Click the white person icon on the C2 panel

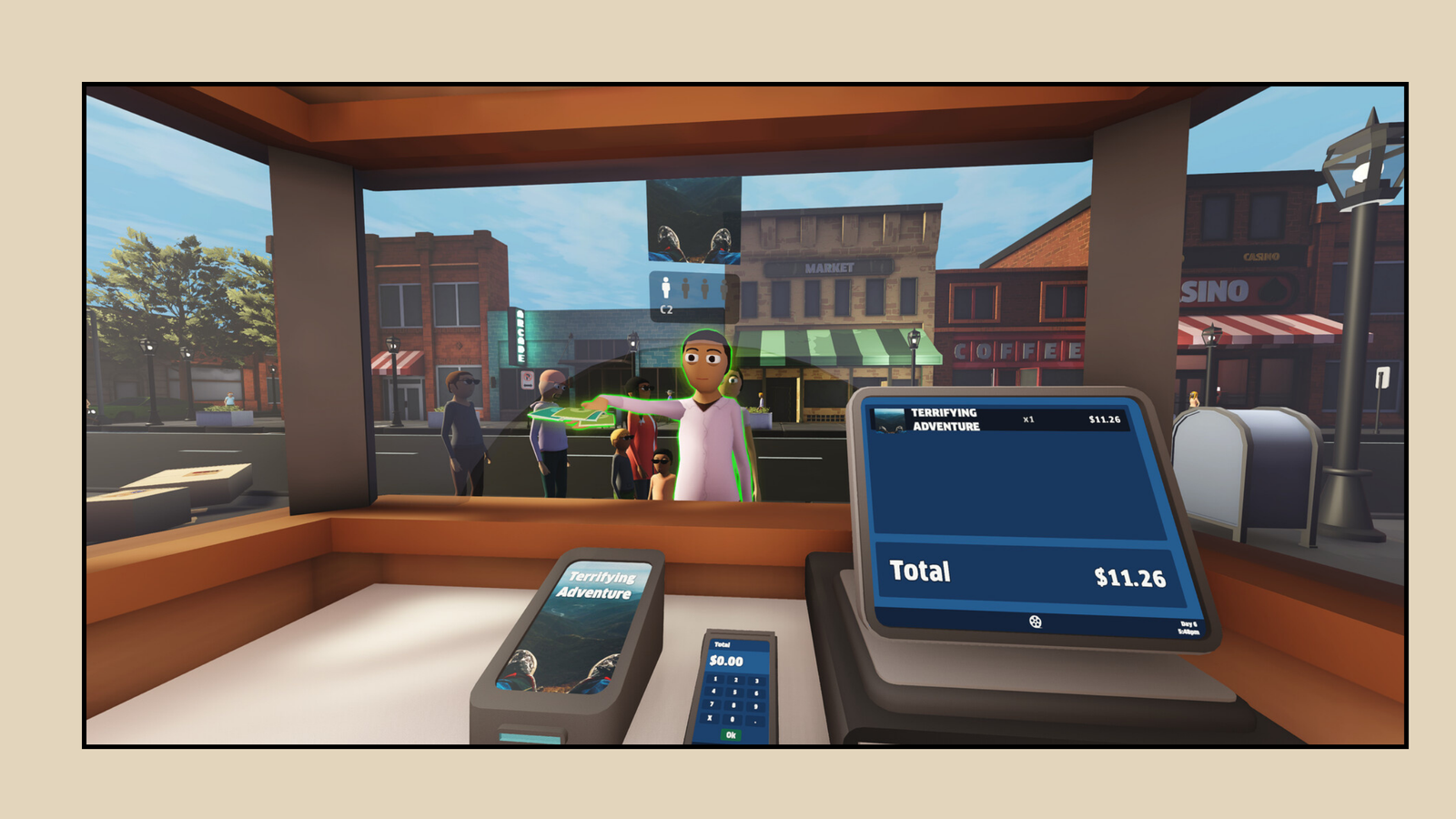pos(666,287)
